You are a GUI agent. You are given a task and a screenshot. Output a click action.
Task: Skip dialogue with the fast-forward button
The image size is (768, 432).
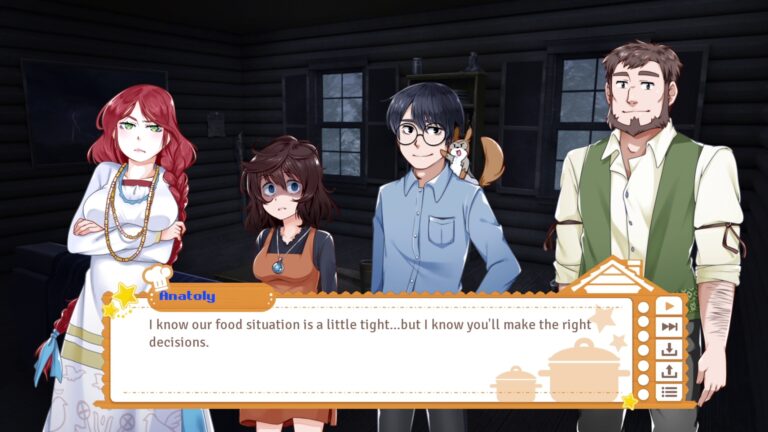tap(669, 327)
